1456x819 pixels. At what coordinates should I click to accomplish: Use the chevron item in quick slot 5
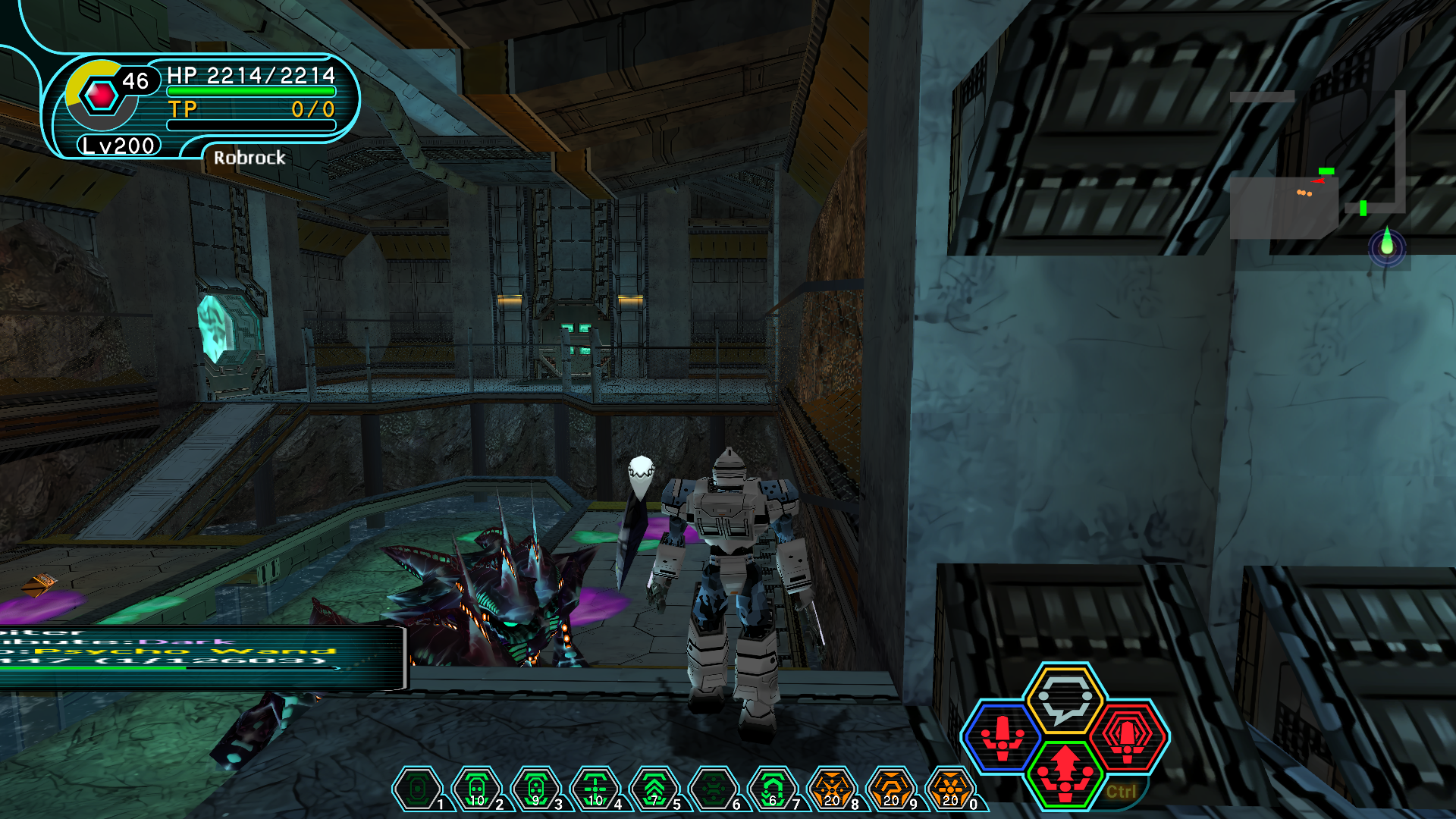click(x=654, y=790)
